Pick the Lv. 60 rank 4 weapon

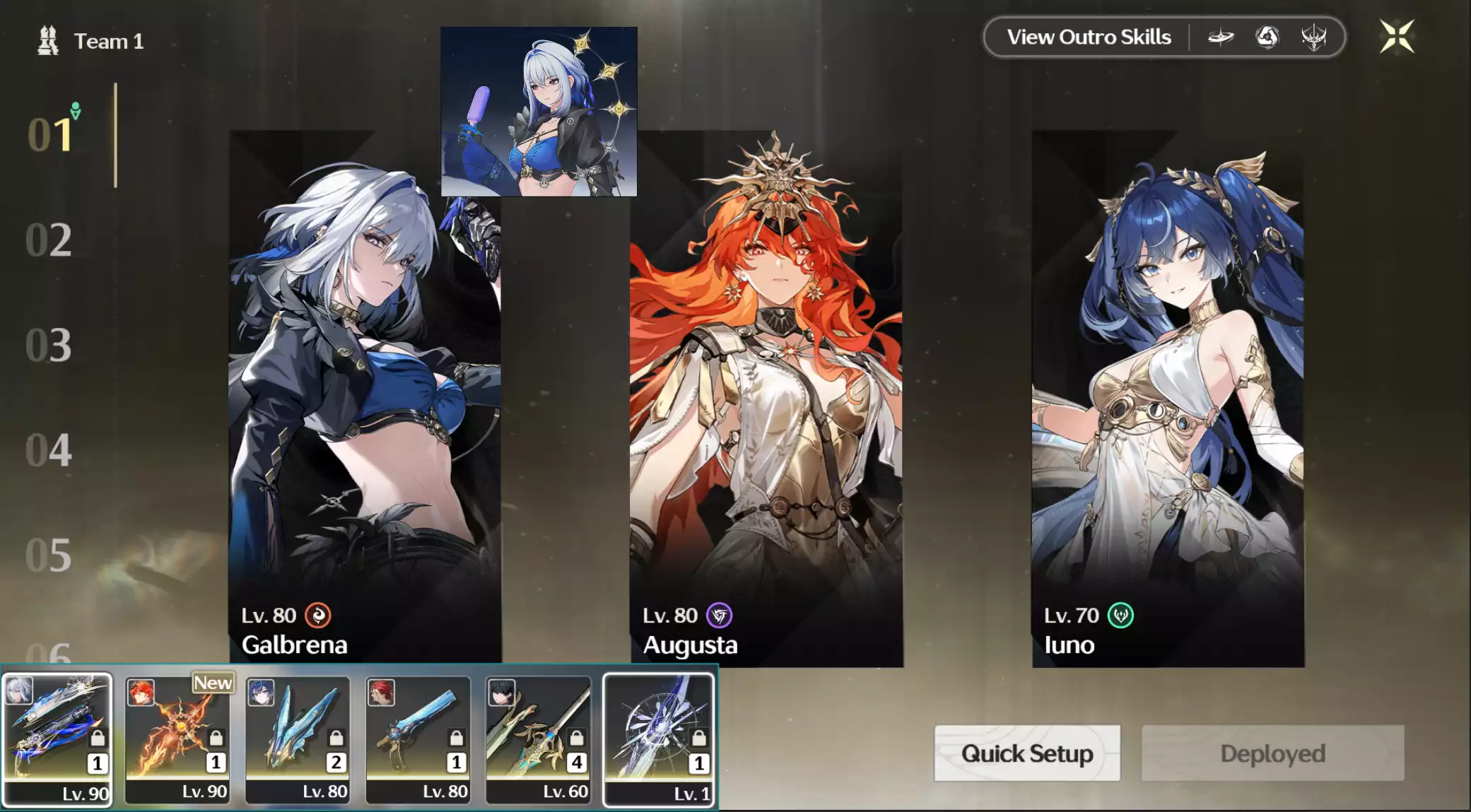tap(538, 739)
